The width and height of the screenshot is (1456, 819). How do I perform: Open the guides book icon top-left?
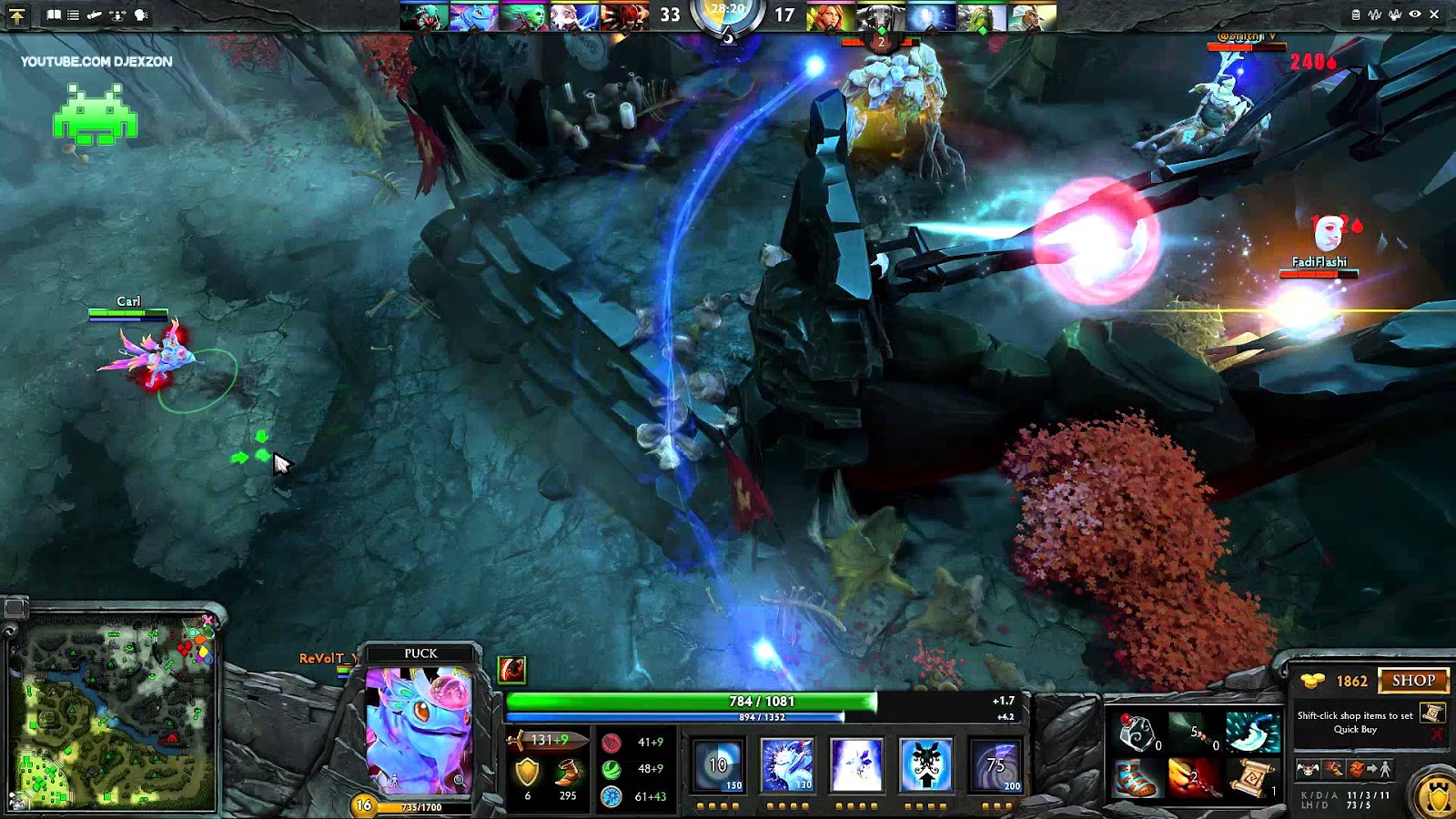pyautogui.click(x=54, y=15)
